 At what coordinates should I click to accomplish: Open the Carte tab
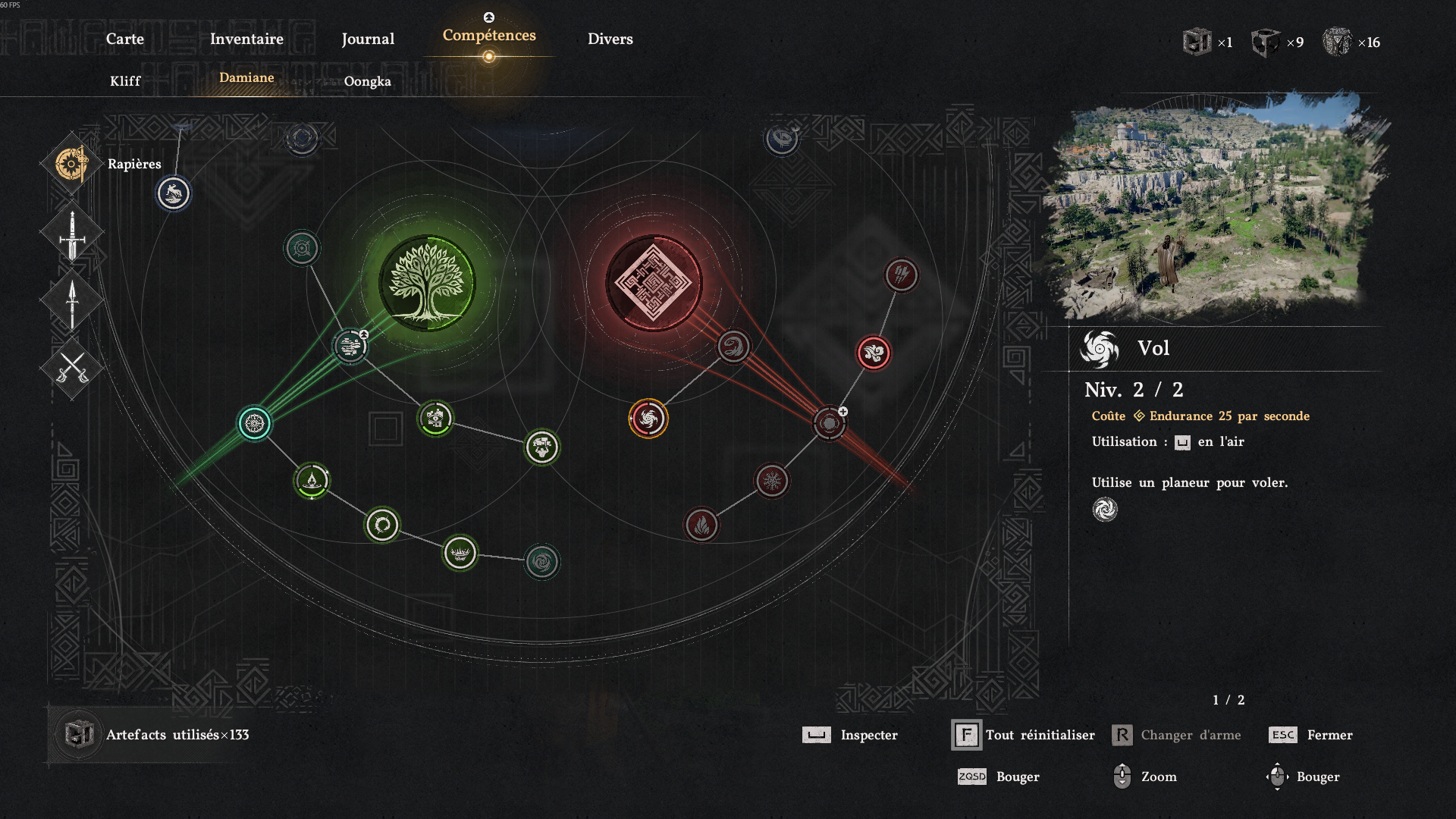(125, 39)
